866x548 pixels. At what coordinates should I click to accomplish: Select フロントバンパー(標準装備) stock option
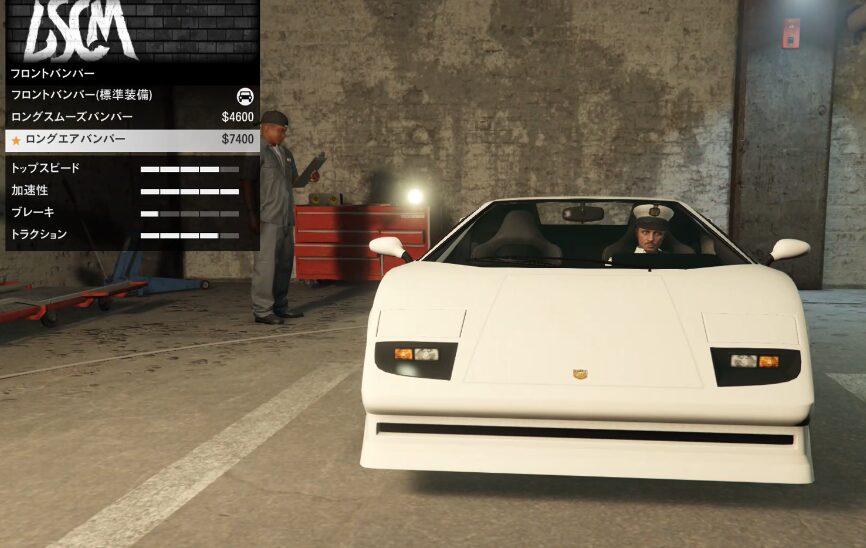click(x=130, y=95)
